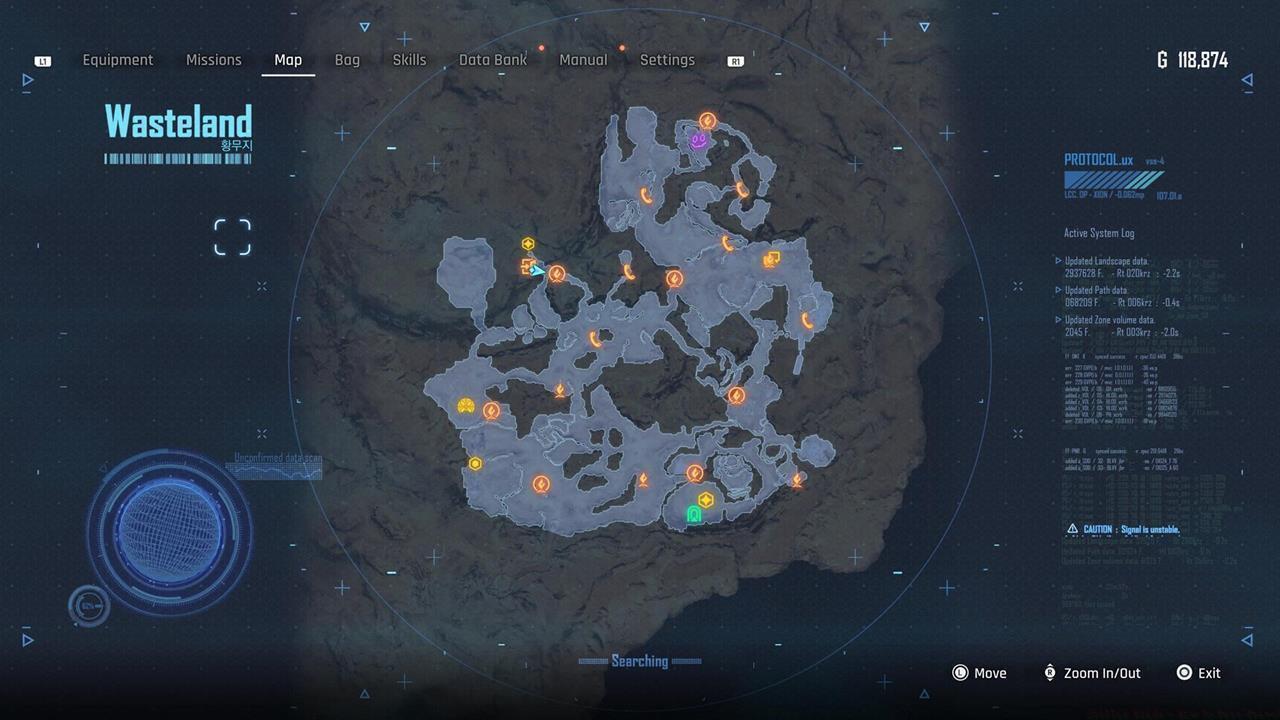Select the telephone receiver icon near the player arrow
The width and height of the screenshot is (1280, 720).
[555, 274]
